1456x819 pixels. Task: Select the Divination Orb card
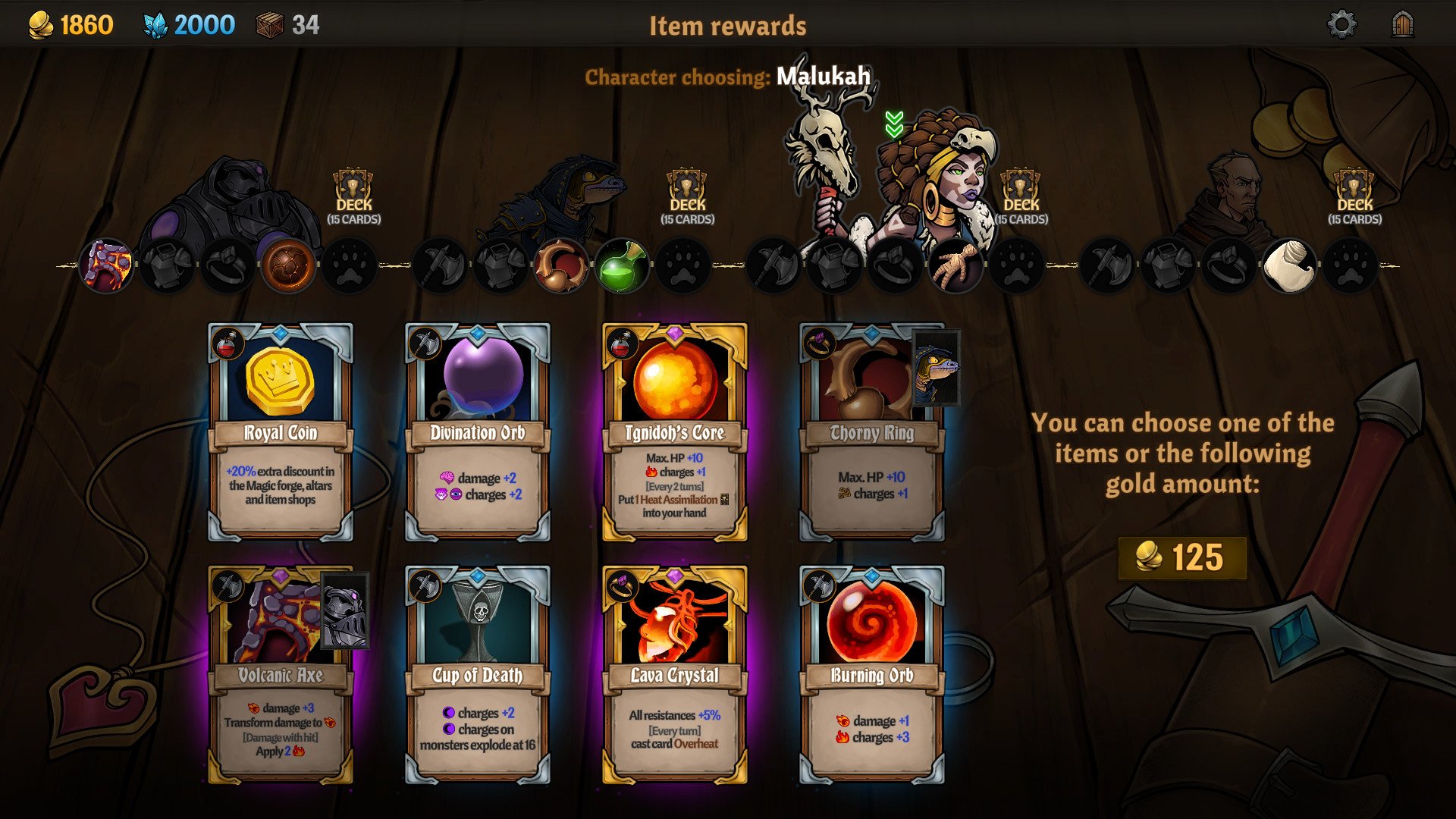pos(478,432)
